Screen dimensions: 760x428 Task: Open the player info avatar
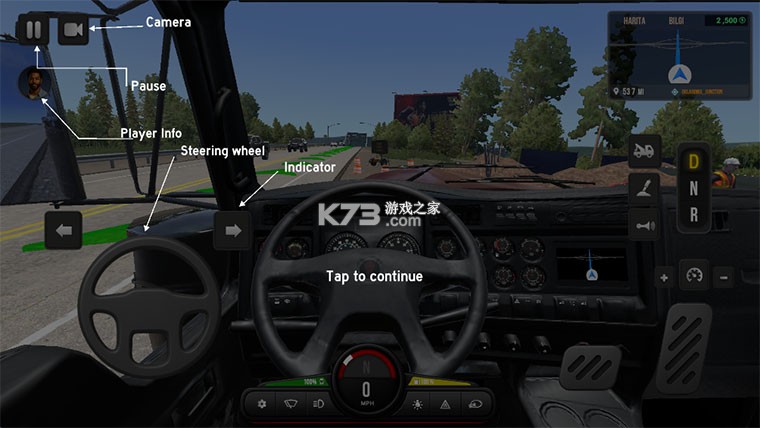pyautogui.click(x=34, y=85)
